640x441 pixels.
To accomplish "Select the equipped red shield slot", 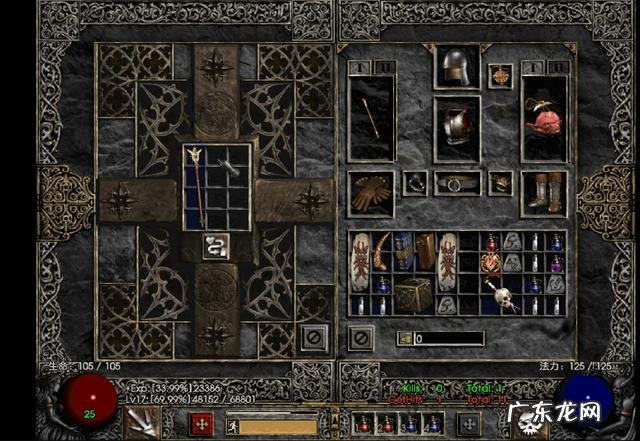I will [544, 118].
